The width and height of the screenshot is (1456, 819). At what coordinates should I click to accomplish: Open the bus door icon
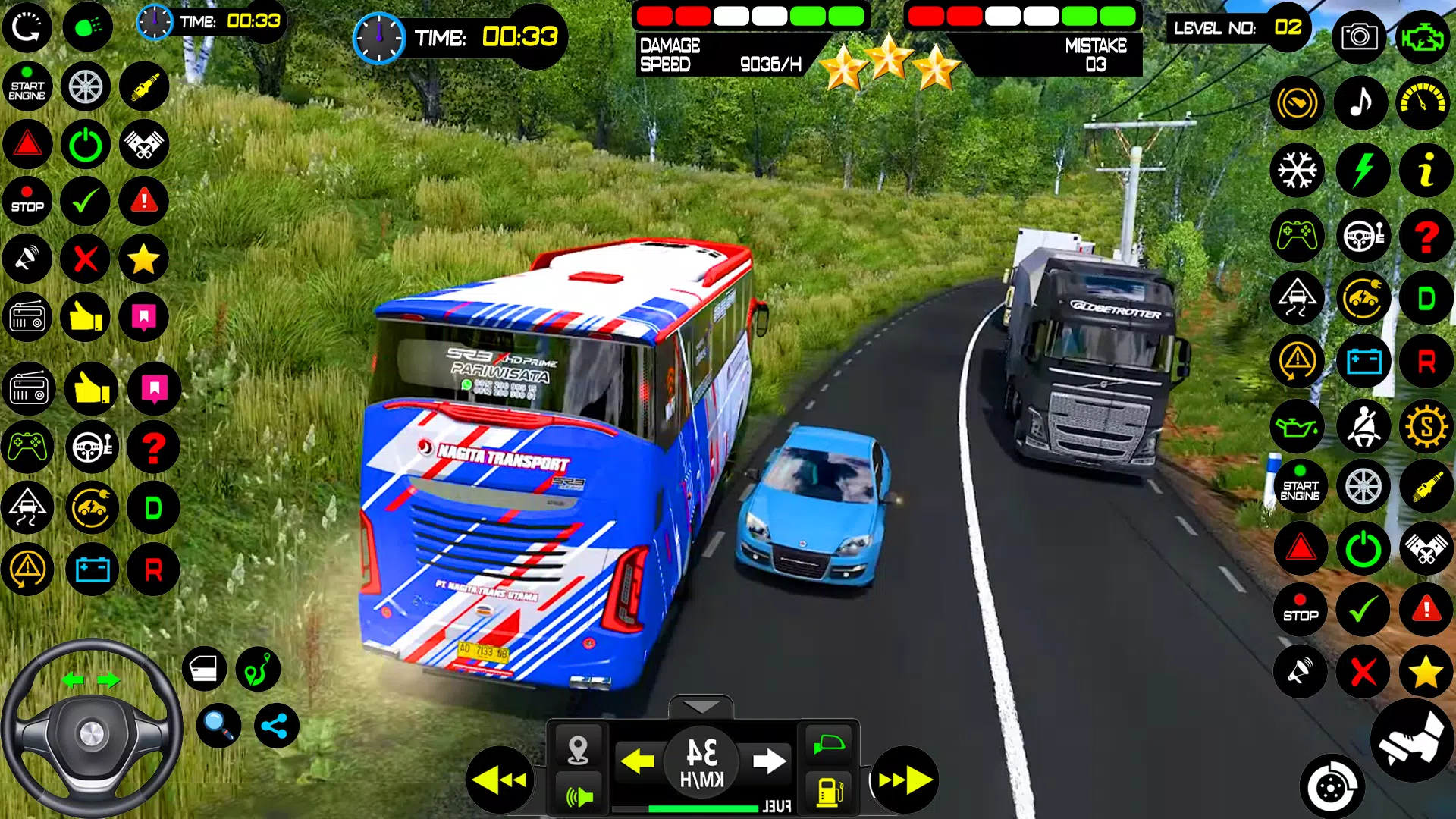coord(204,669)
